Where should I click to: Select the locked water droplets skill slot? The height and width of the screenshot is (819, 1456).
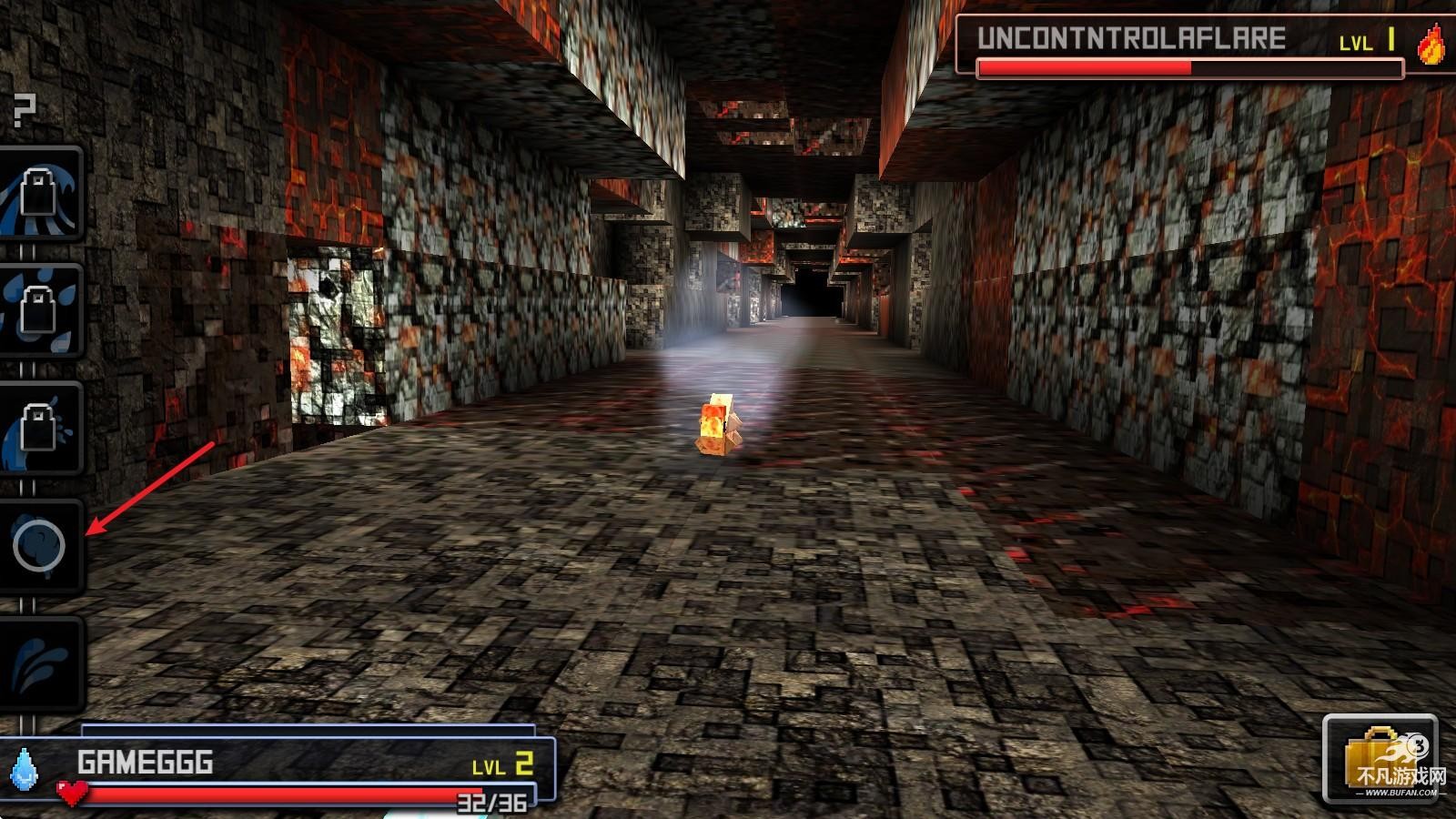(40, 310)
